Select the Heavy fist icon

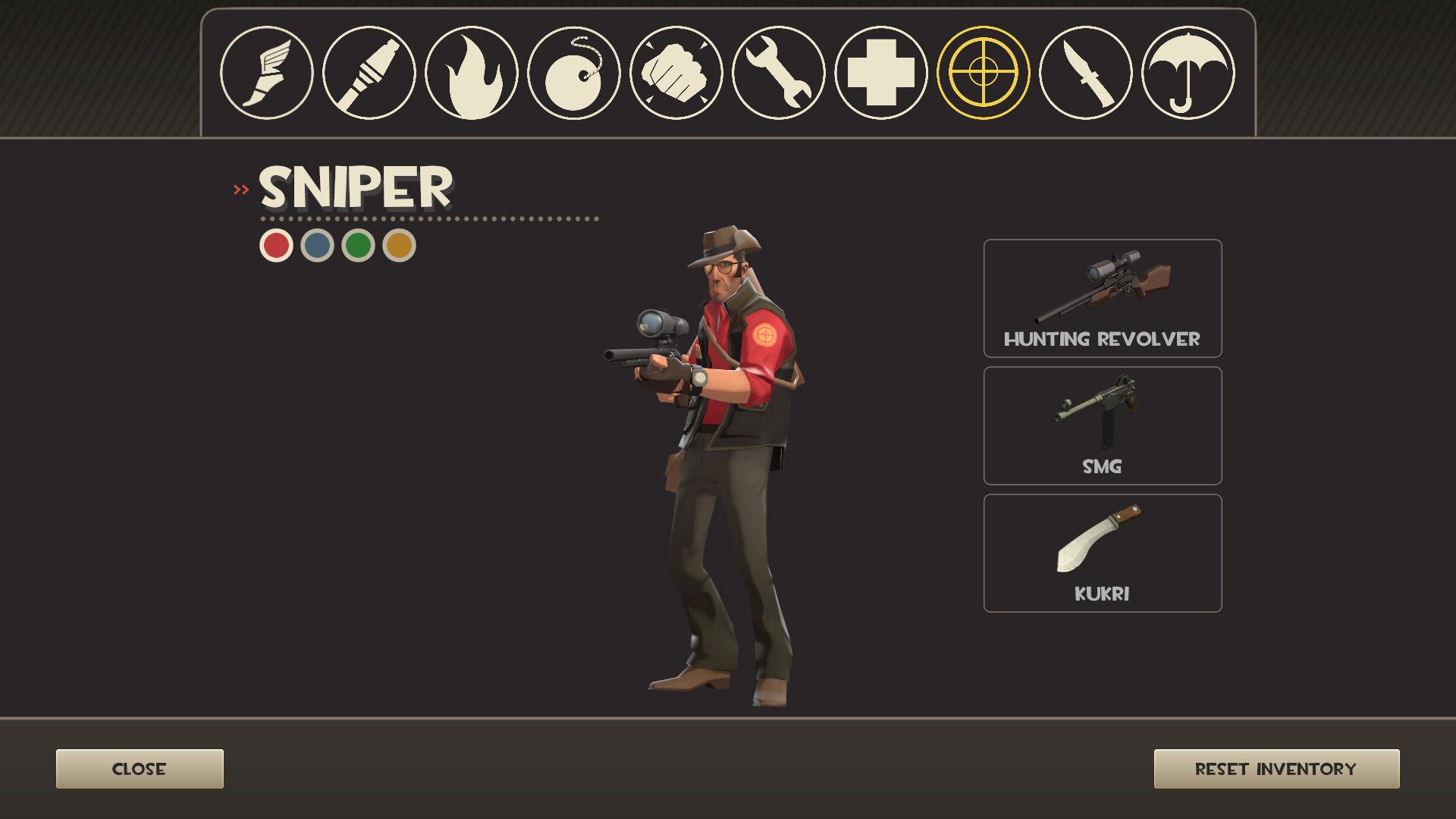[x=676, y=72]
